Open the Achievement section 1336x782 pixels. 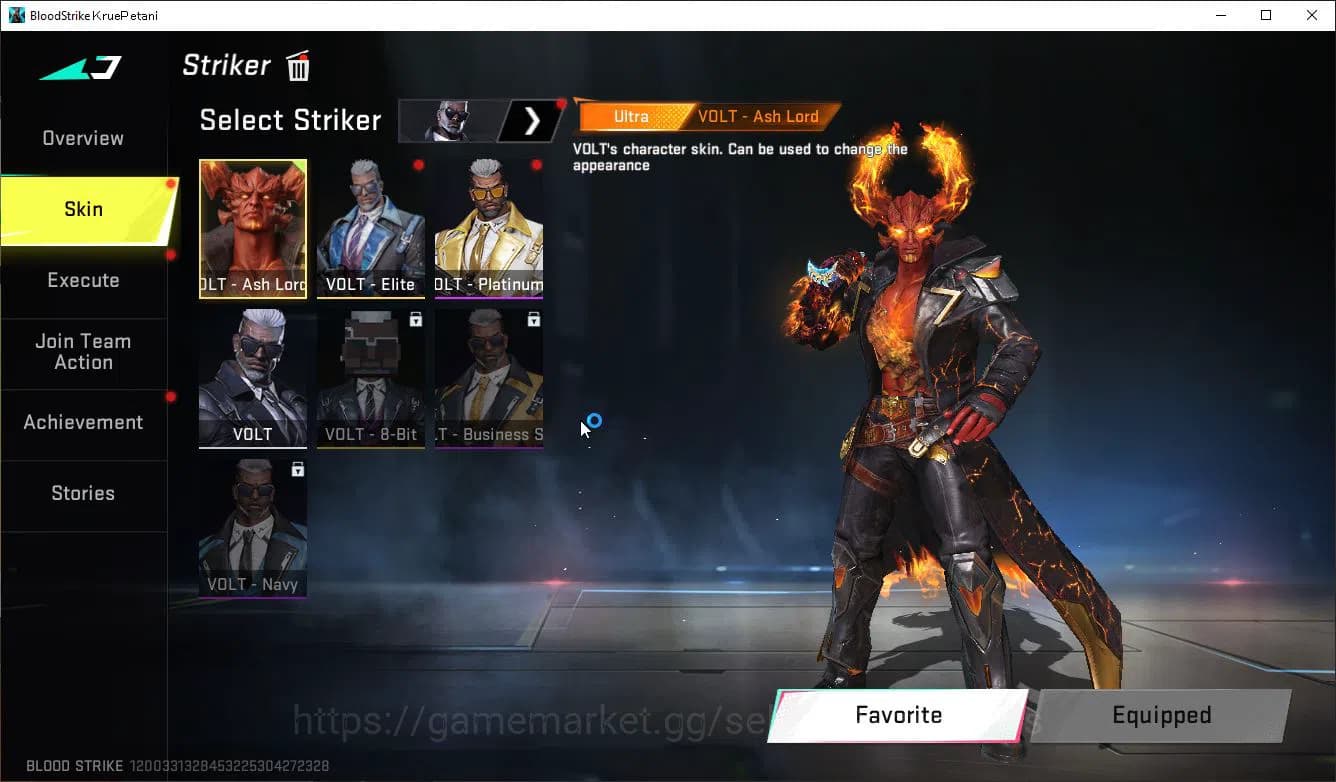click(x=83, y=422)
